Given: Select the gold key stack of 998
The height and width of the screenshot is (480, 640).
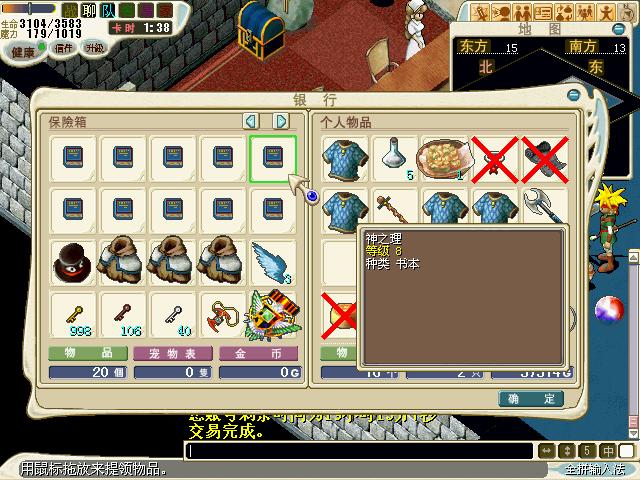Looking at the screenshot, I should point(73,313).
